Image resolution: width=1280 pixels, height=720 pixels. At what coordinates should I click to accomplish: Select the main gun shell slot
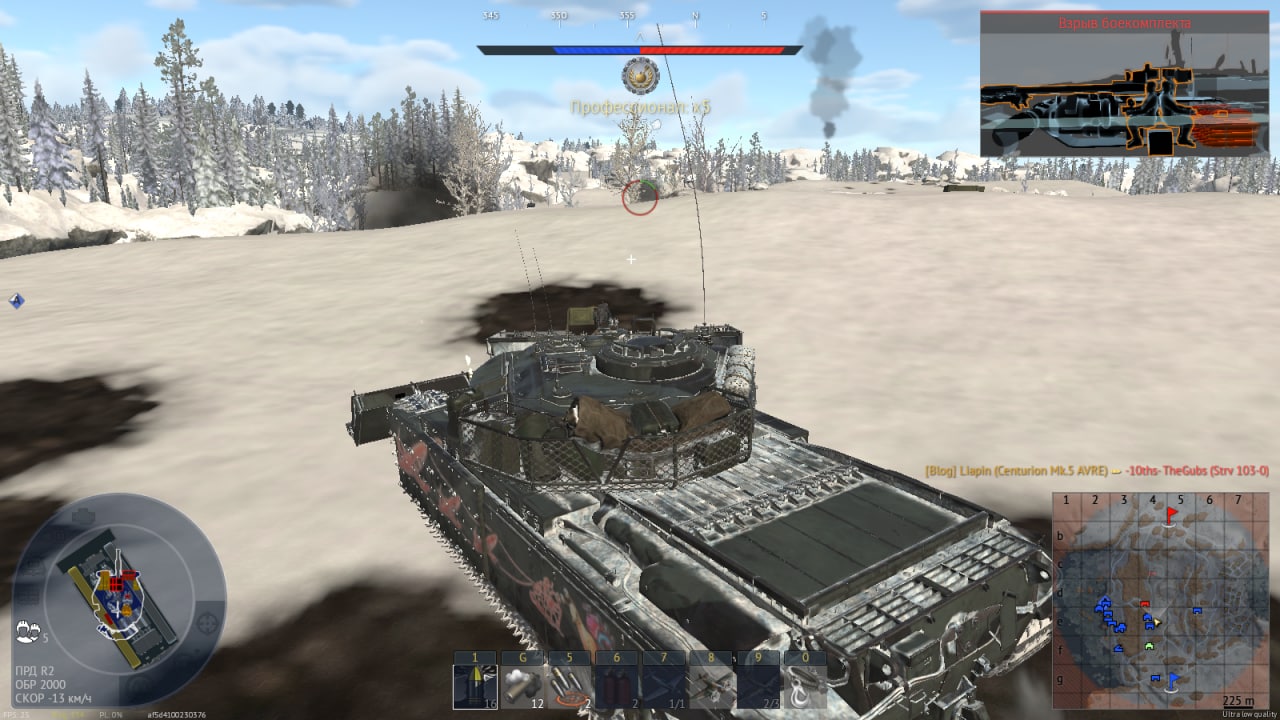click(474, 686)
